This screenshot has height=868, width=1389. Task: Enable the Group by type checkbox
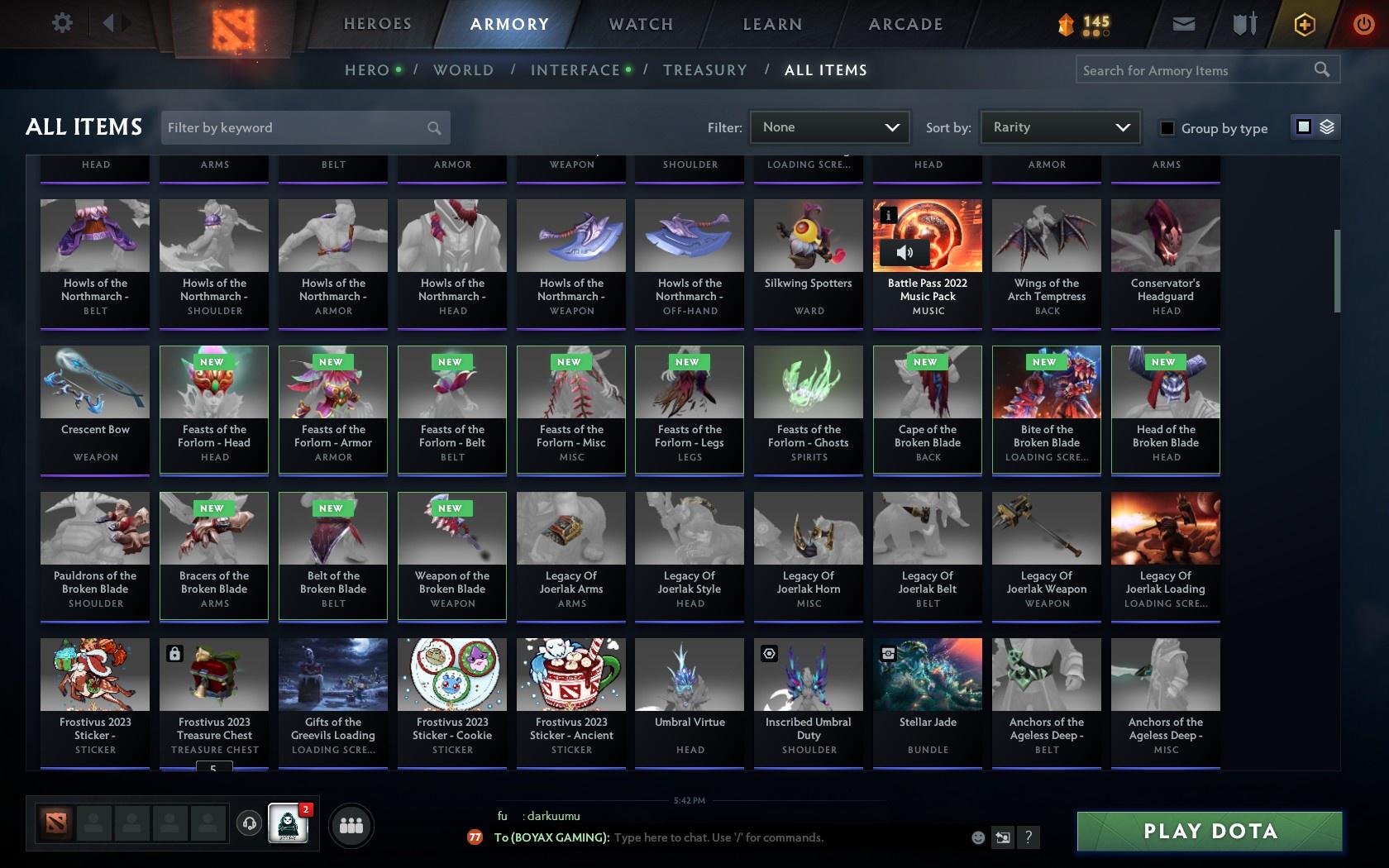coord(1167,129)
